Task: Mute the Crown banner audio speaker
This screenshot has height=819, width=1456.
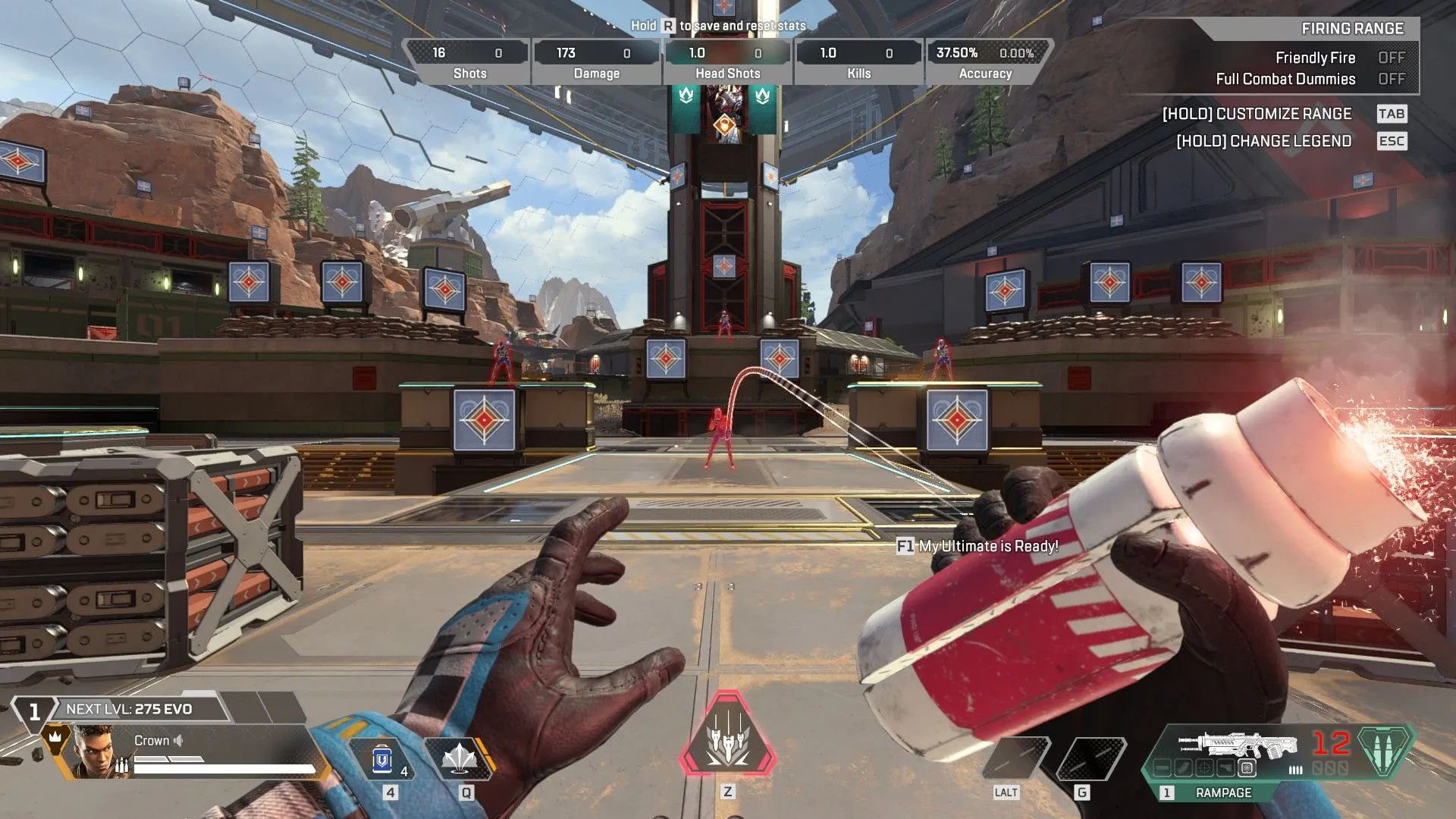Action: click(180, 741)
